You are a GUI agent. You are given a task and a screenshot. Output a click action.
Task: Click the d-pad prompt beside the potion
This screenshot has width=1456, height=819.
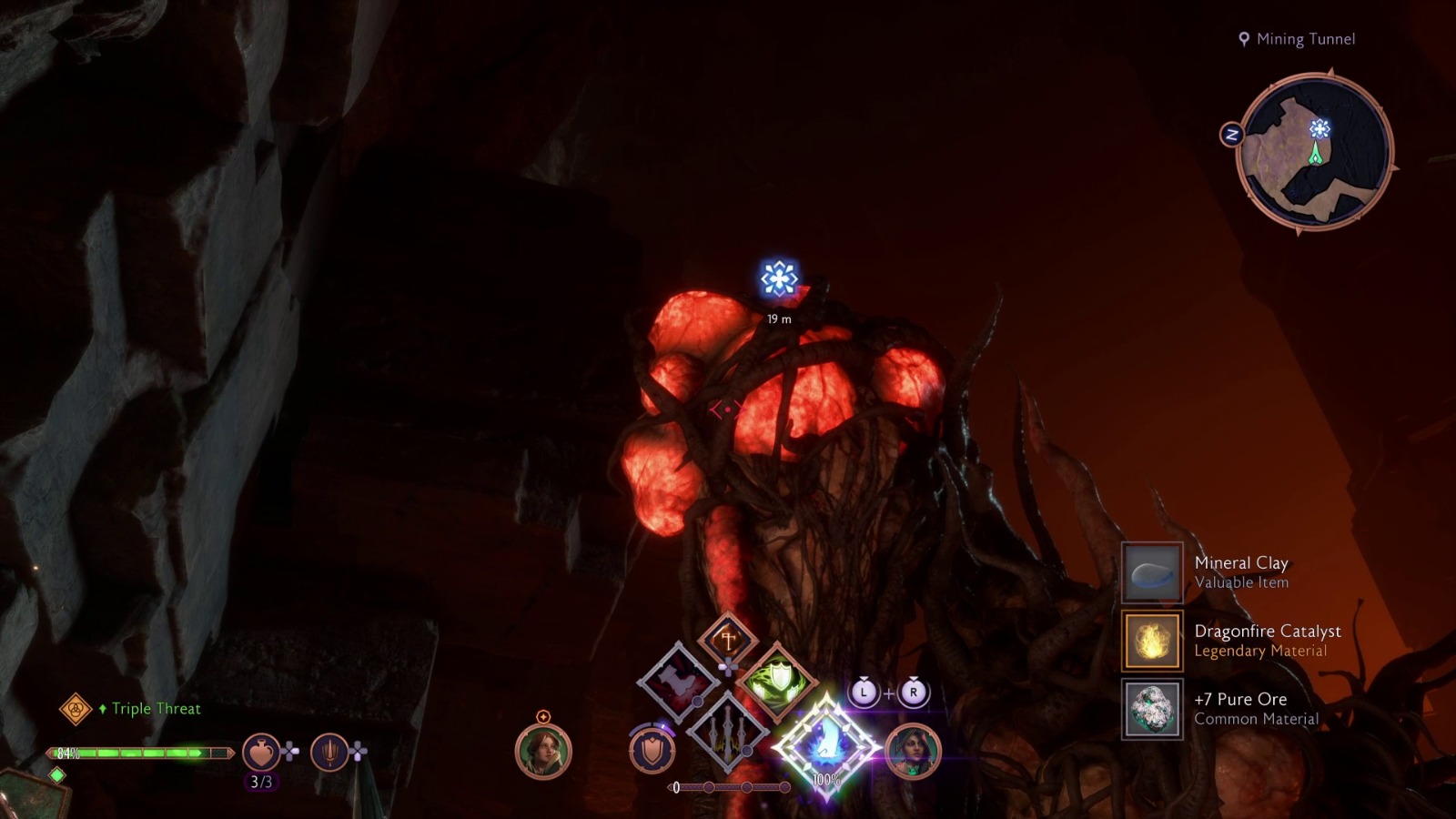click(290, 750)
